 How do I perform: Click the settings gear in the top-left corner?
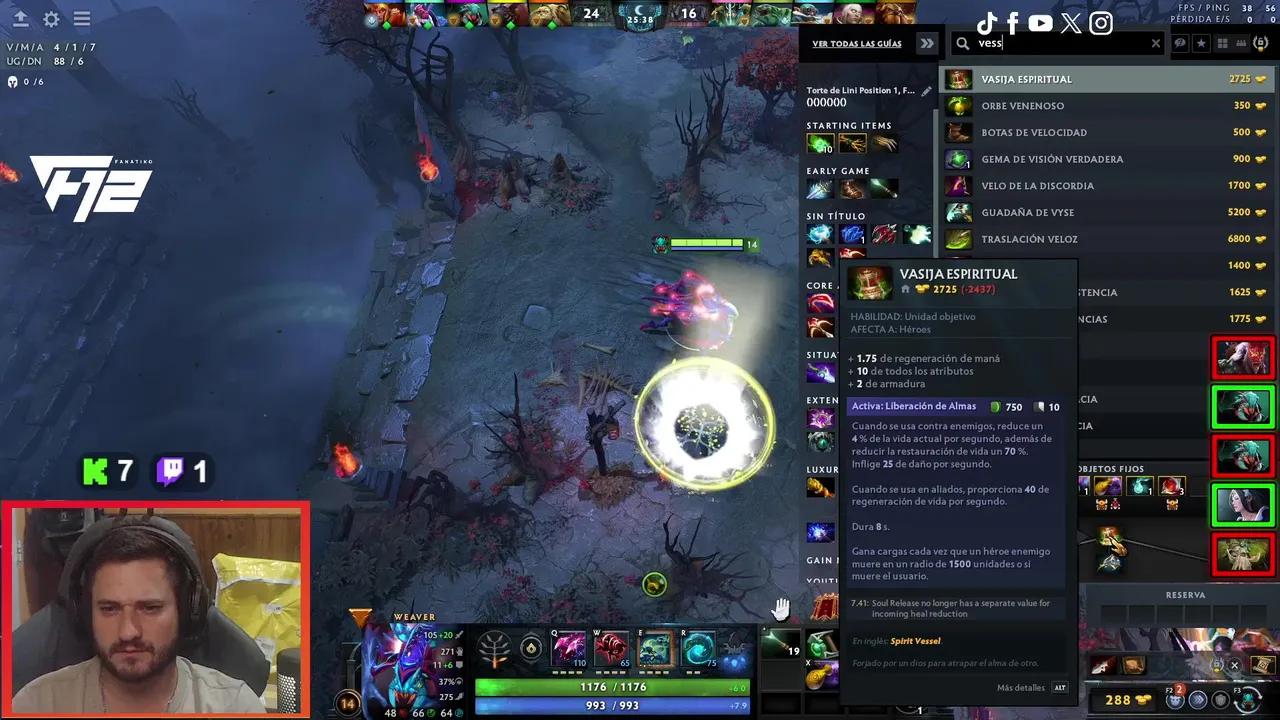[50, 19]
